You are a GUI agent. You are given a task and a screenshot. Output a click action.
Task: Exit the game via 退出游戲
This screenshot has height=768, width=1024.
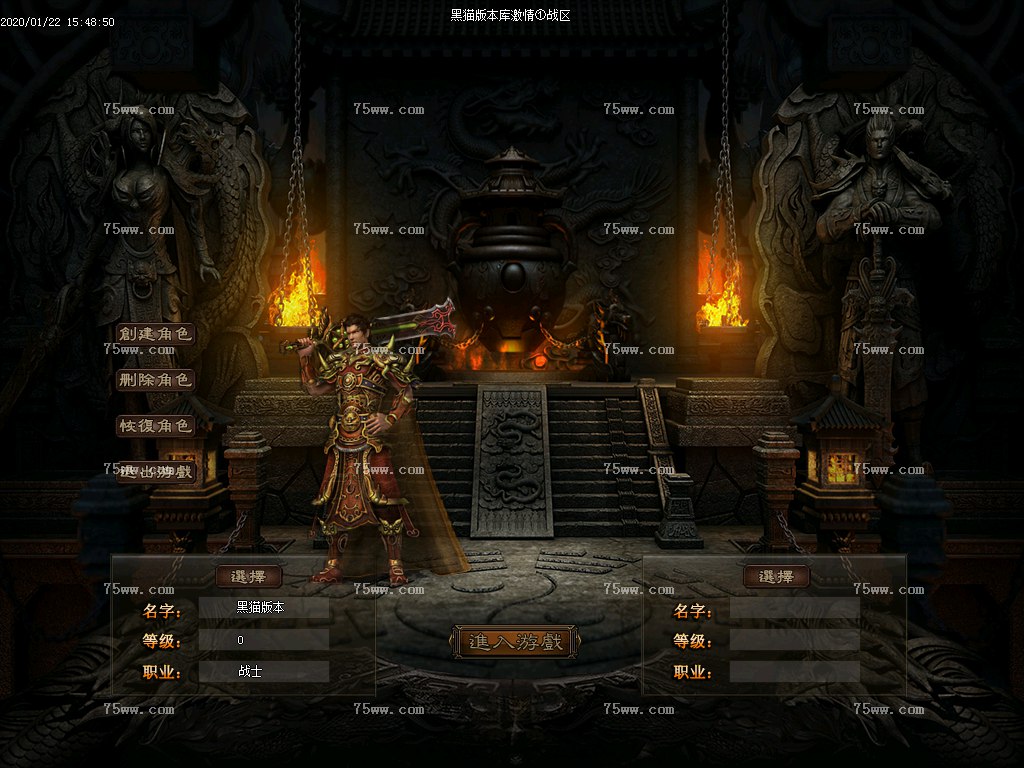point(154,472)
